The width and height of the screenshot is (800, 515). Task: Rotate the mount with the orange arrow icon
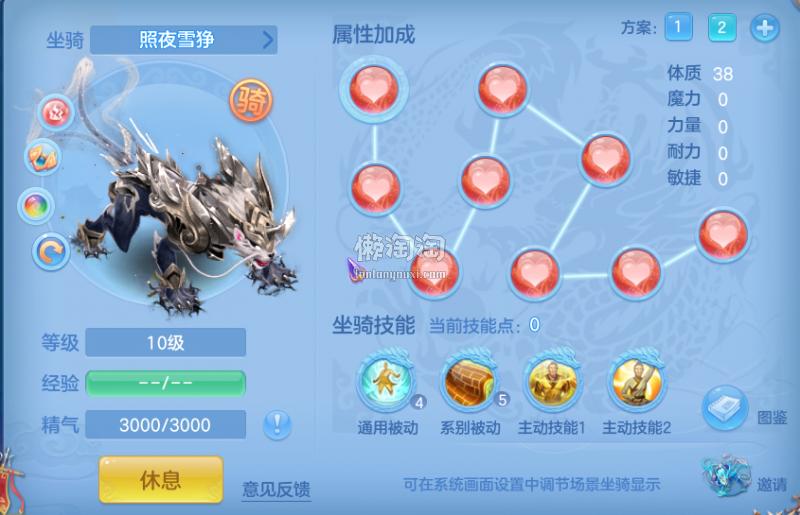point(50,251)
